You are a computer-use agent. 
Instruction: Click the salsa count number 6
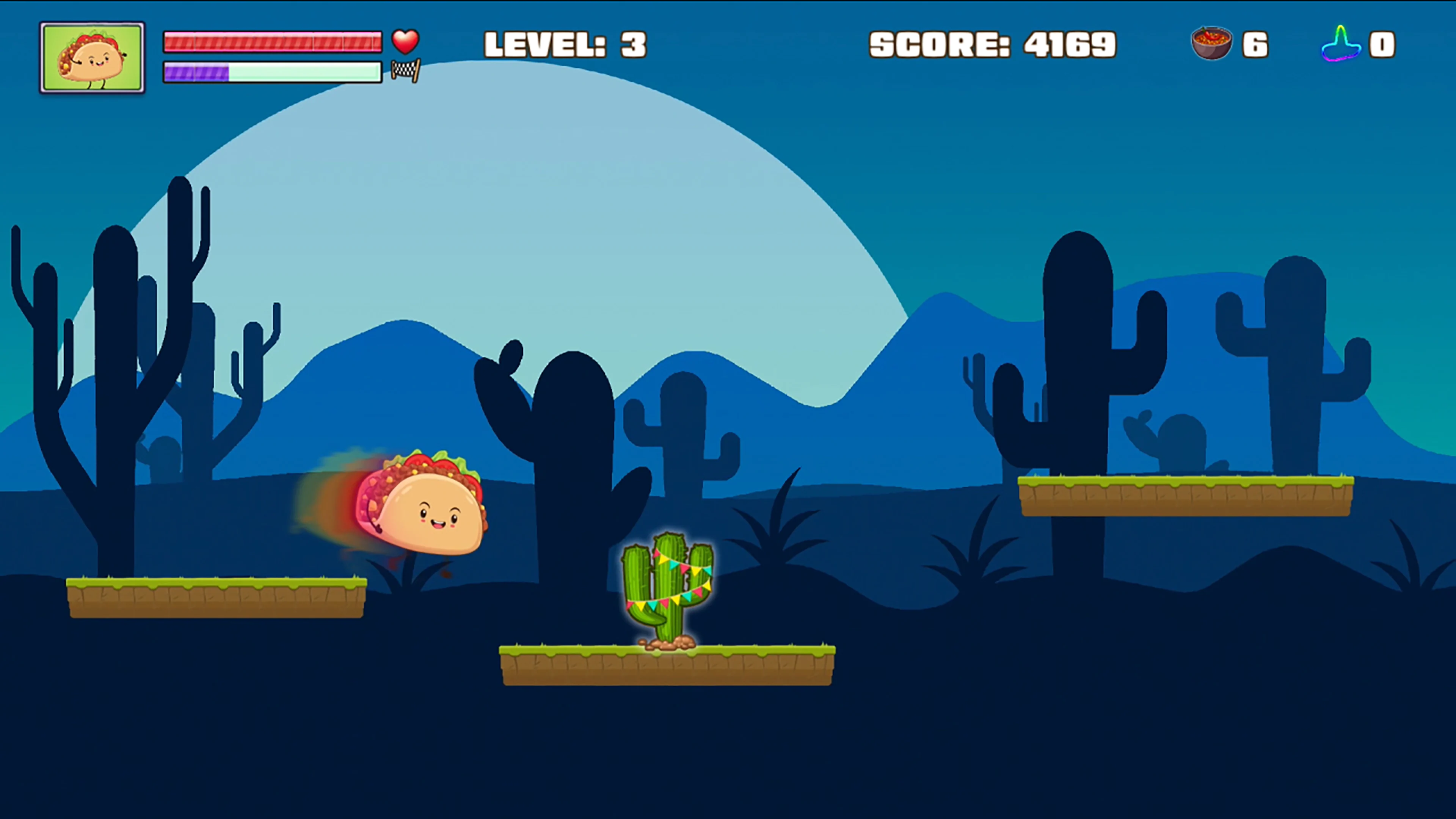click(1256, 44)
